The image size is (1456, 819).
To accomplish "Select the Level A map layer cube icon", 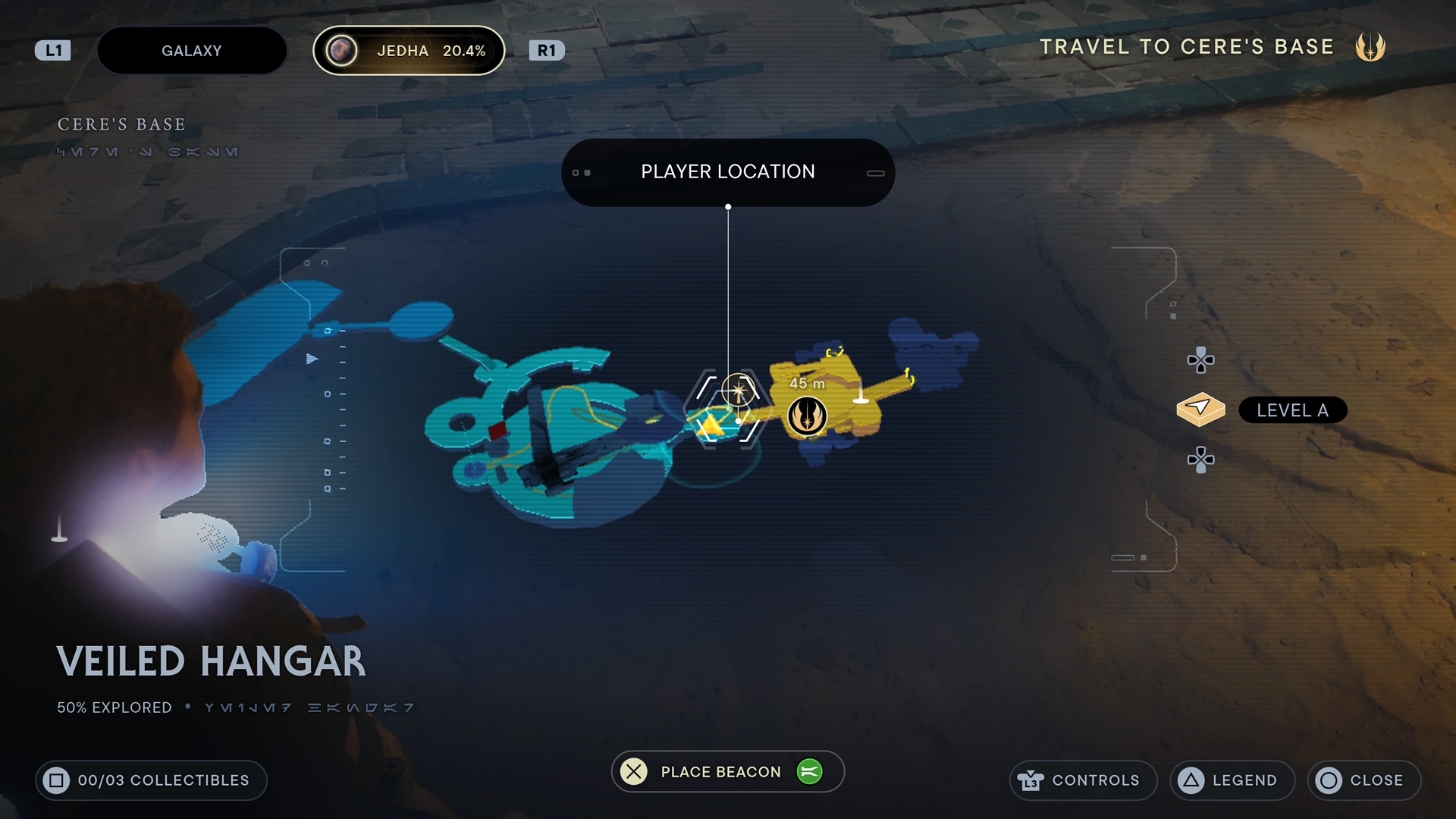I will pos(1201,409).
